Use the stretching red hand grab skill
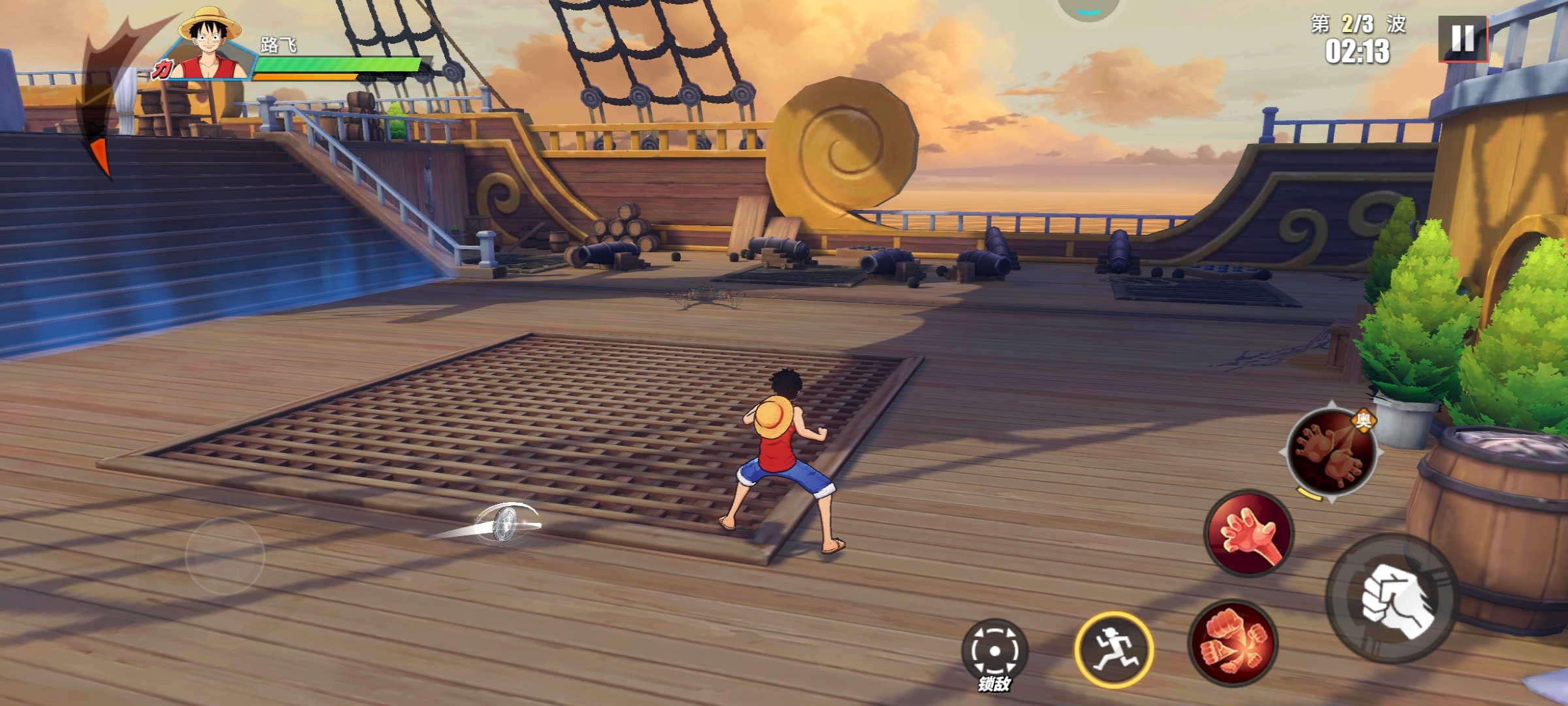The image size is (1568, 706). point(1249,533)
